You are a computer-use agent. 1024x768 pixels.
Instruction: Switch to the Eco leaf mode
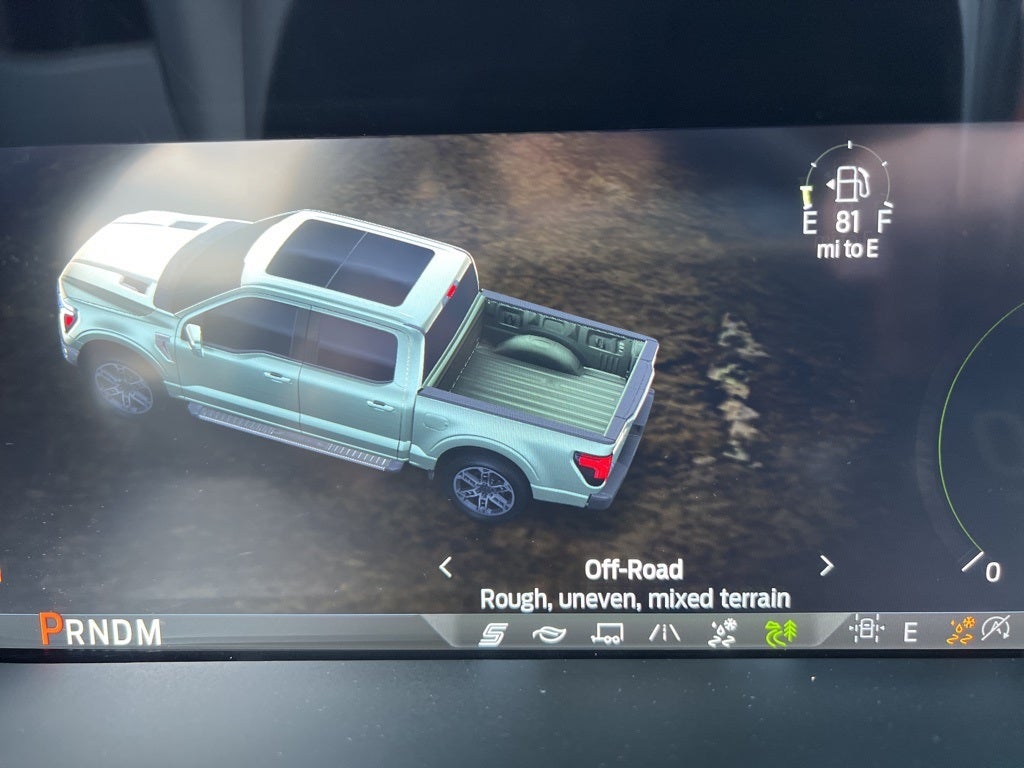pos(549,634)
